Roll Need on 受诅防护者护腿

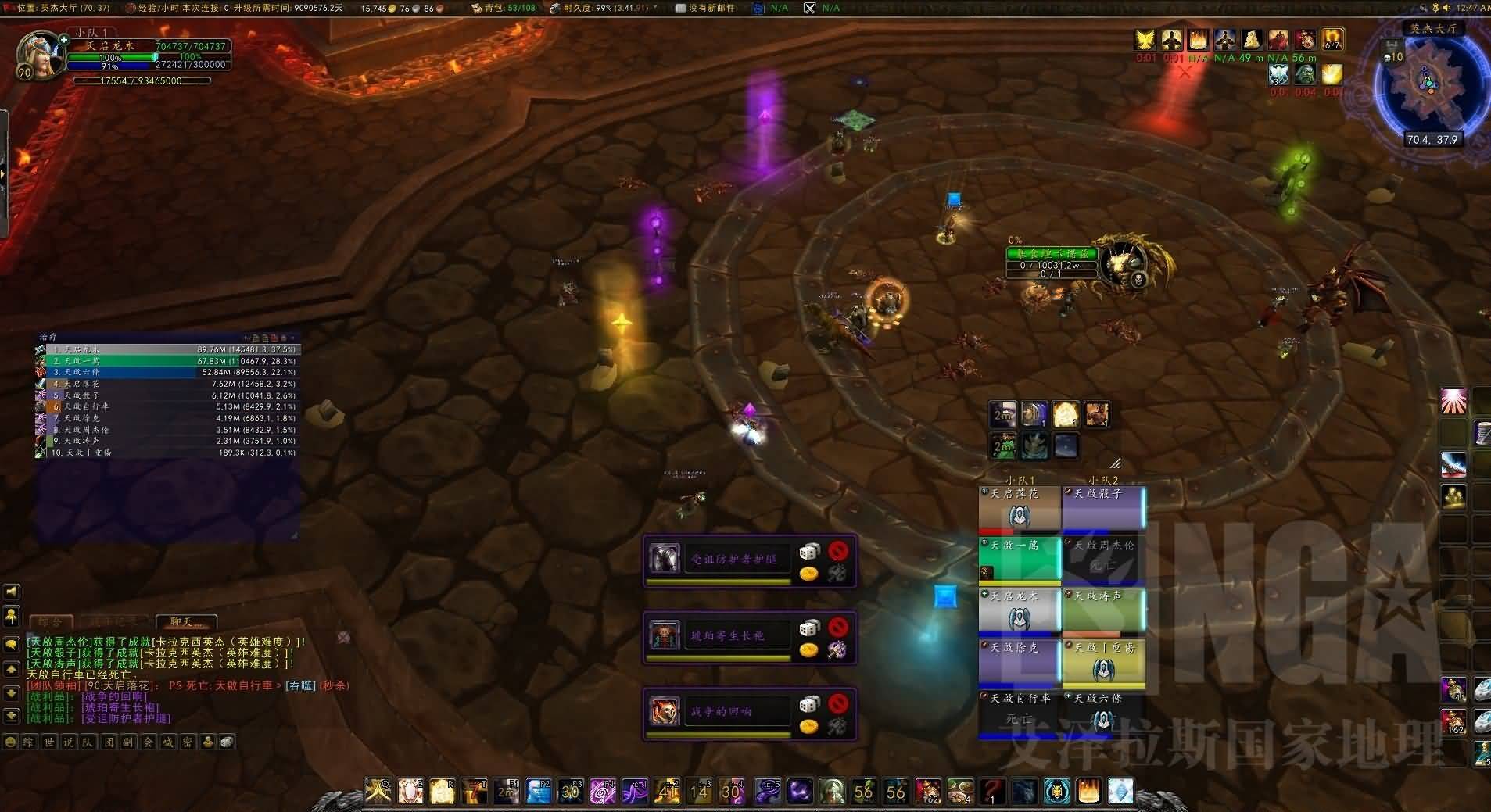point(808,553)
